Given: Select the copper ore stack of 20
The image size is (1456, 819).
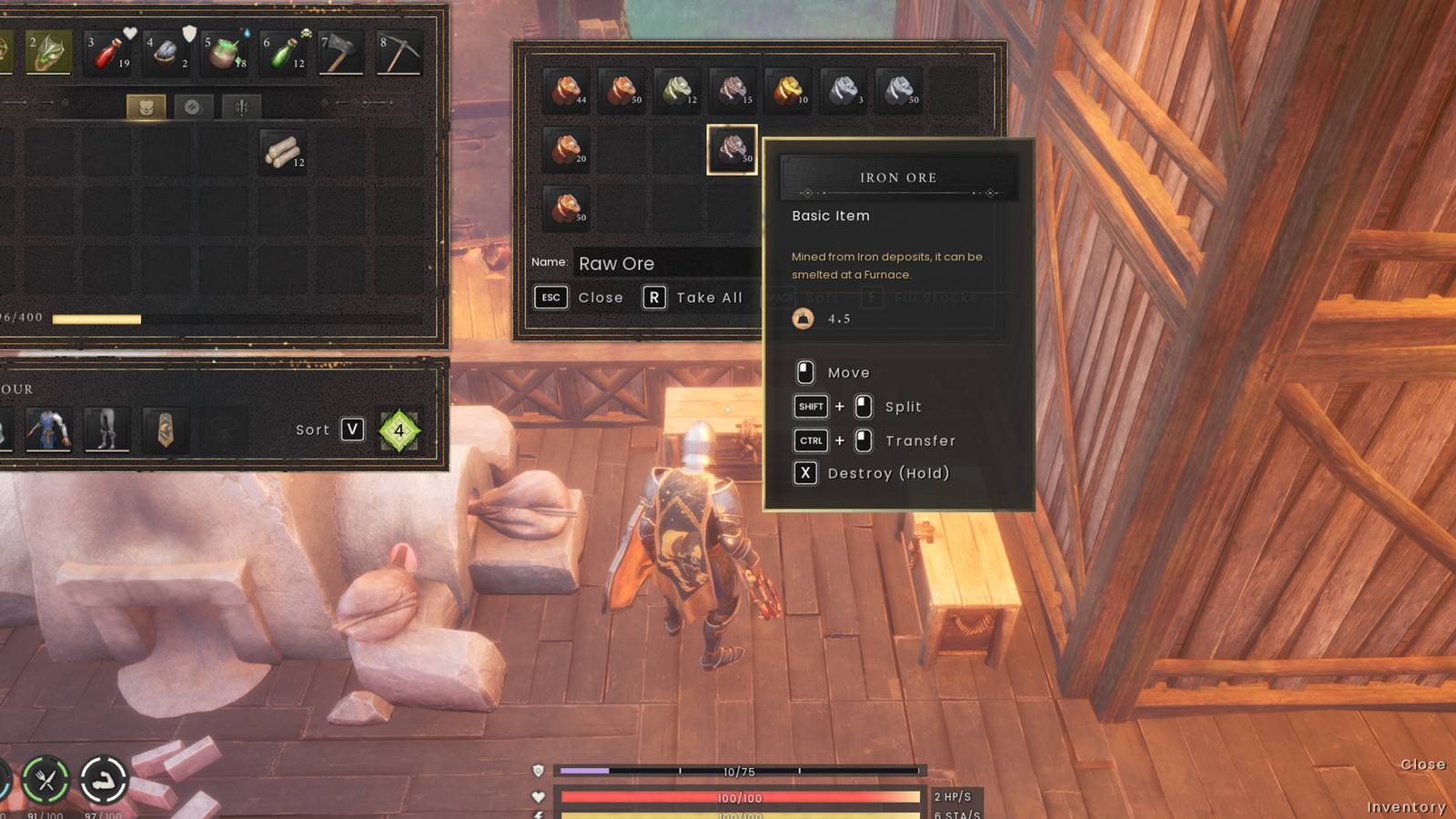Looking at the screenshot, I should (x=567, y=148).
